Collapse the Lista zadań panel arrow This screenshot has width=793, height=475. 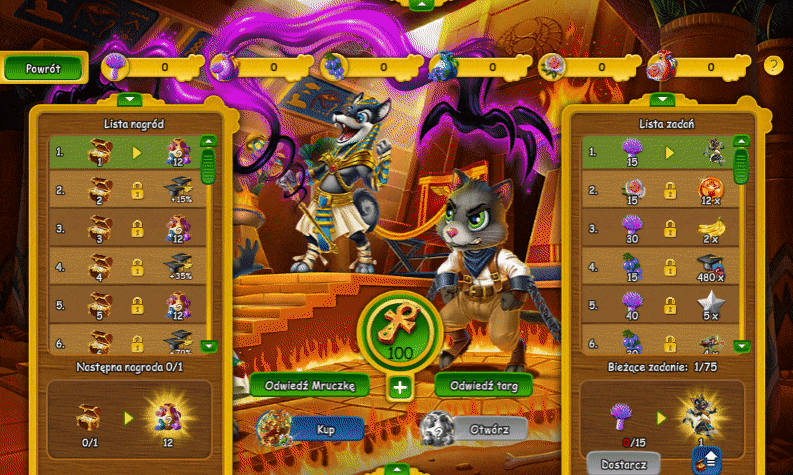tap(661, 99)
